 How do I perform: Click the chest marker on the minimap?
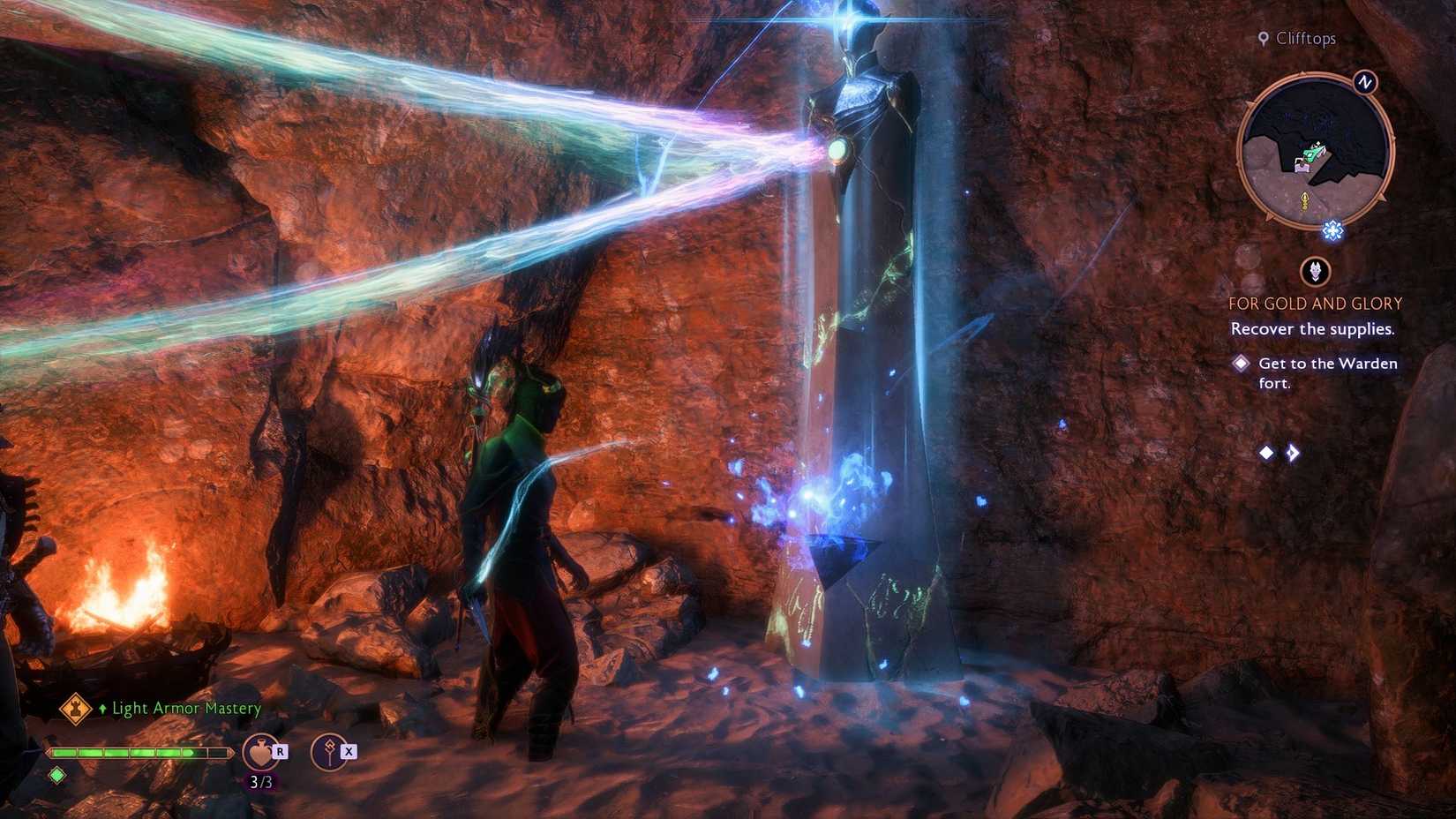pyautogui.click(x=1302, y=167)
